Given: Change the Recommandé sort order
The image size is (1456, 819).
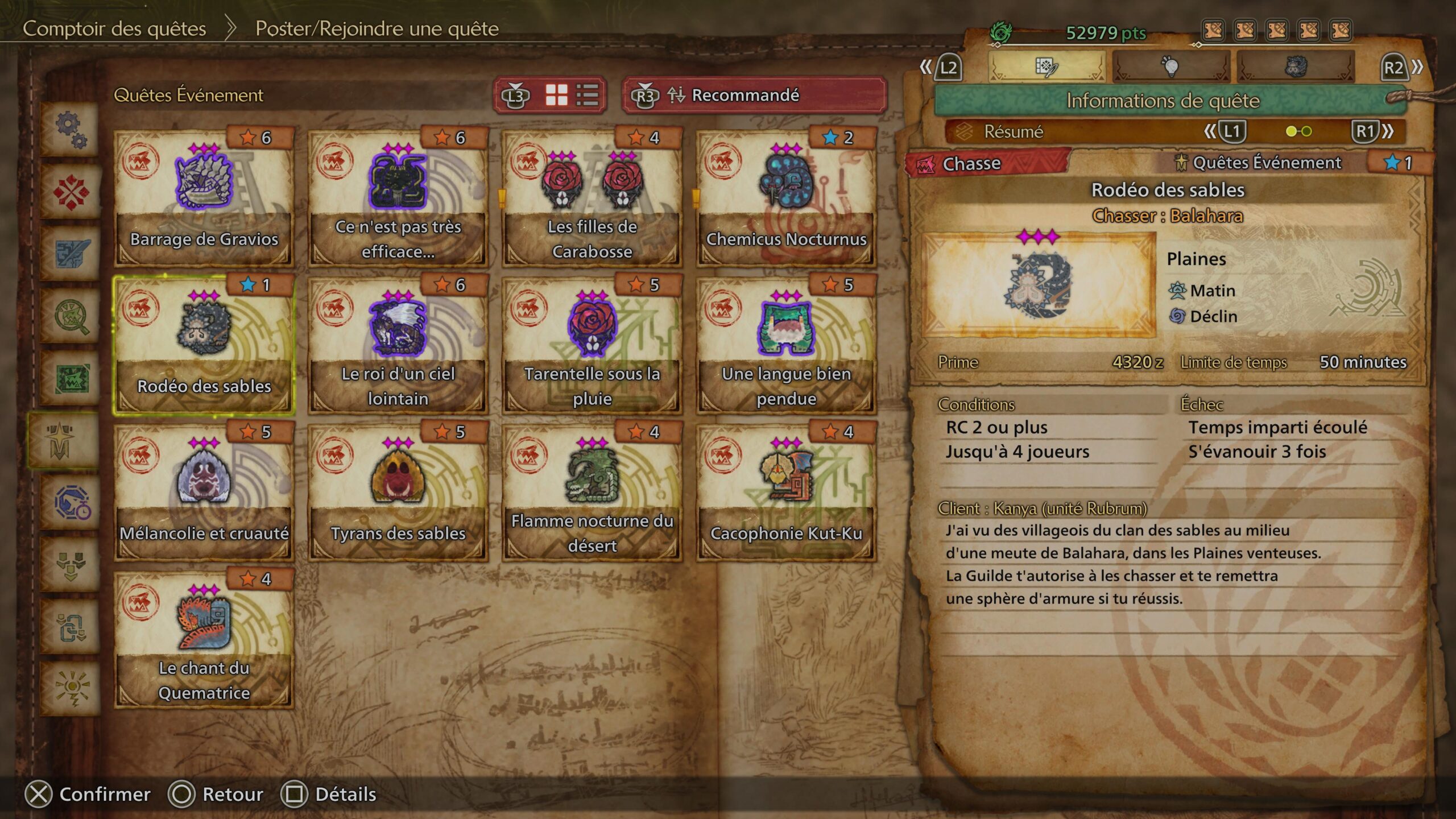Looking at the screenshot, I should click(754, 95).
